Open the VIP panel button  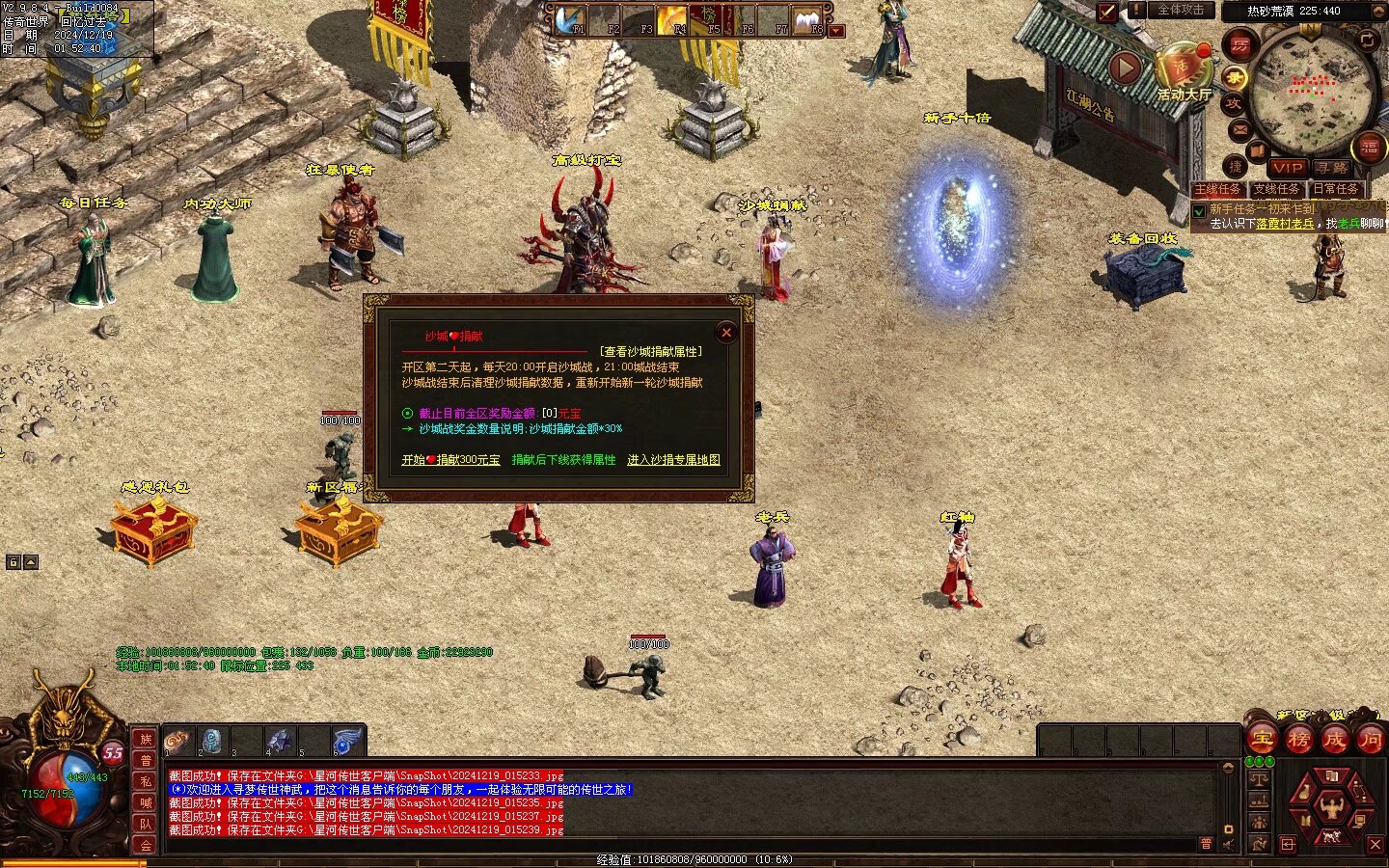[1287, 168]
